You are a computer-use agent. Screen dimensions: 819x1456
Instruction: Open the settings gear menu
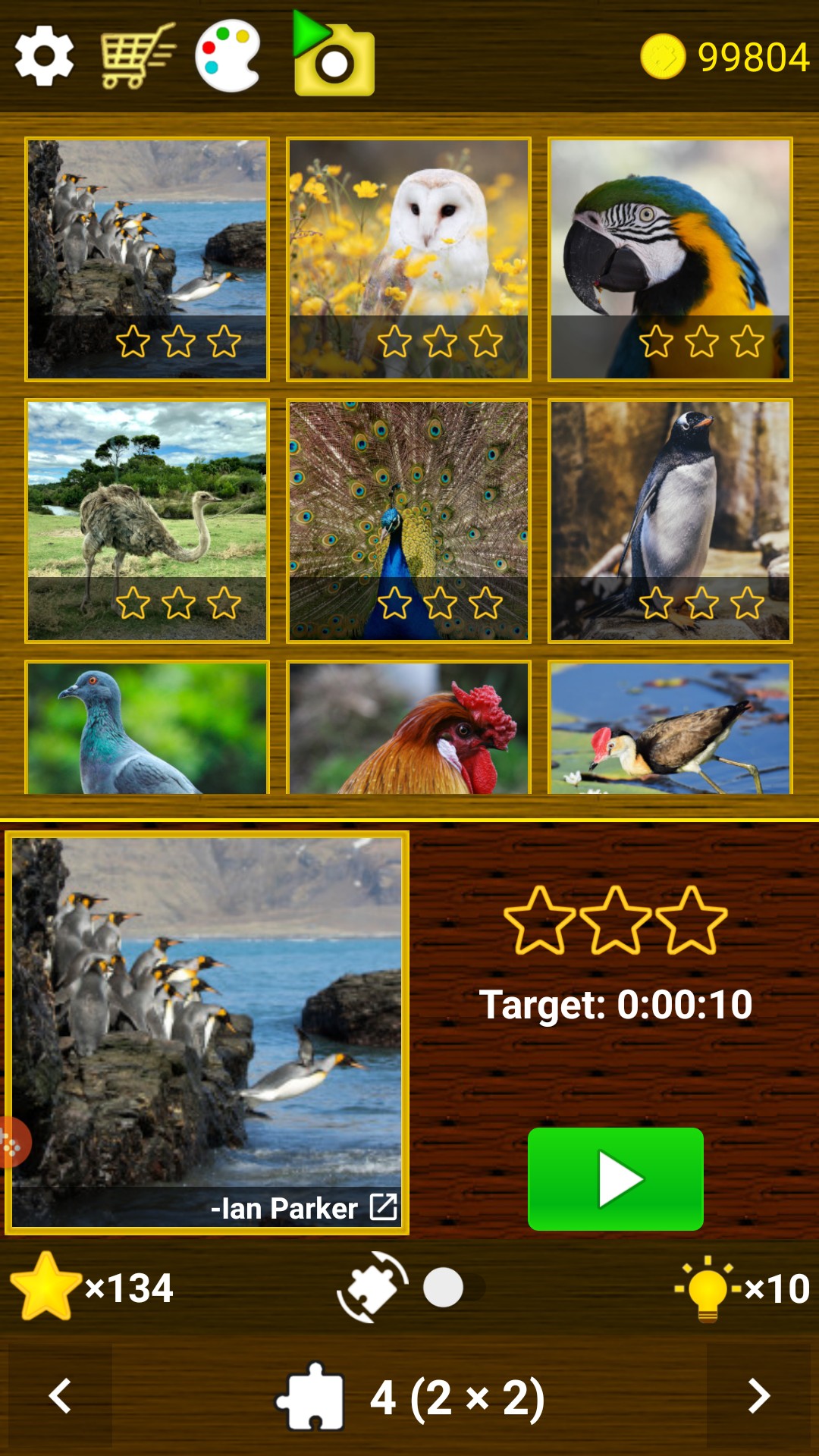(44, 56)
